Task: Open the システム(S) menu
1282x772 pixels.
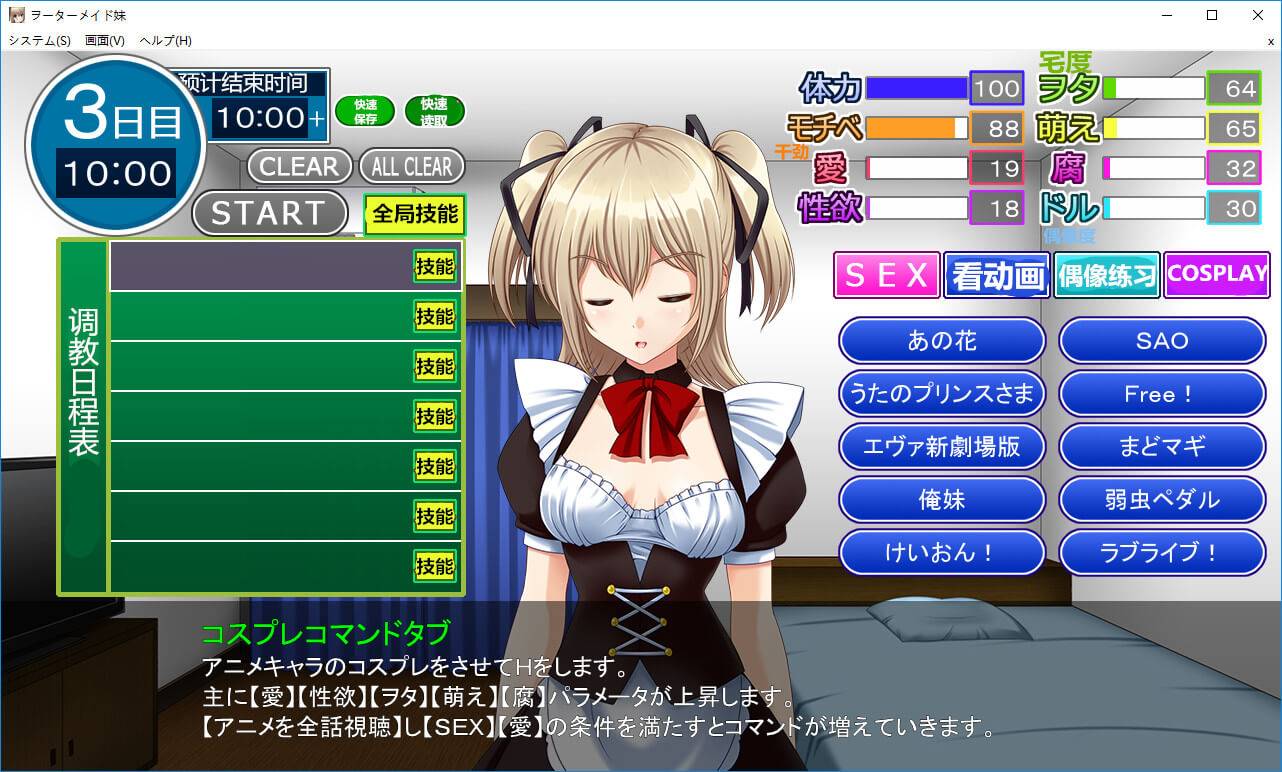Action: 39,41
